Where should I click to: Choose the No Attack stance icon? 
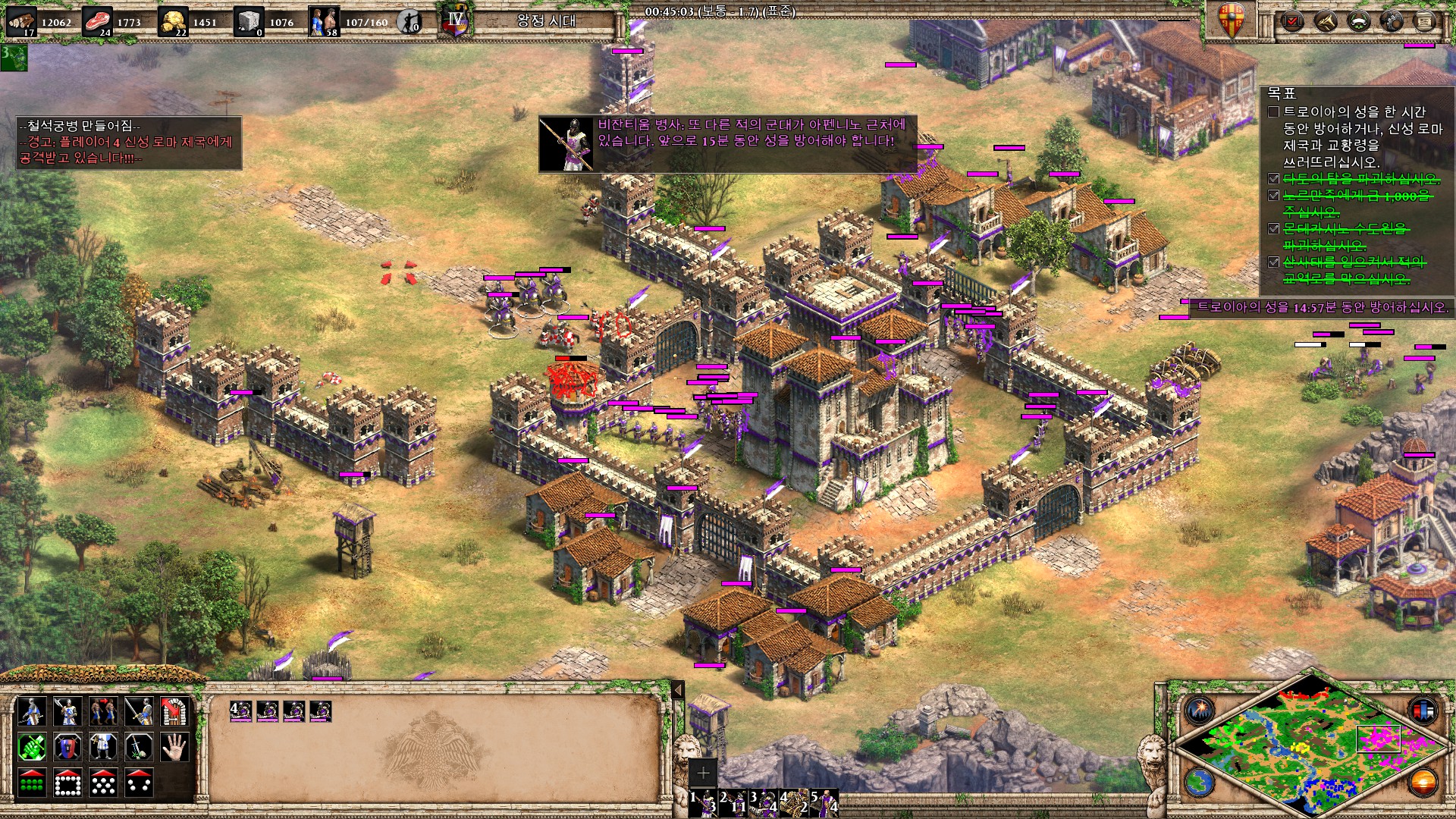[139, 748]
